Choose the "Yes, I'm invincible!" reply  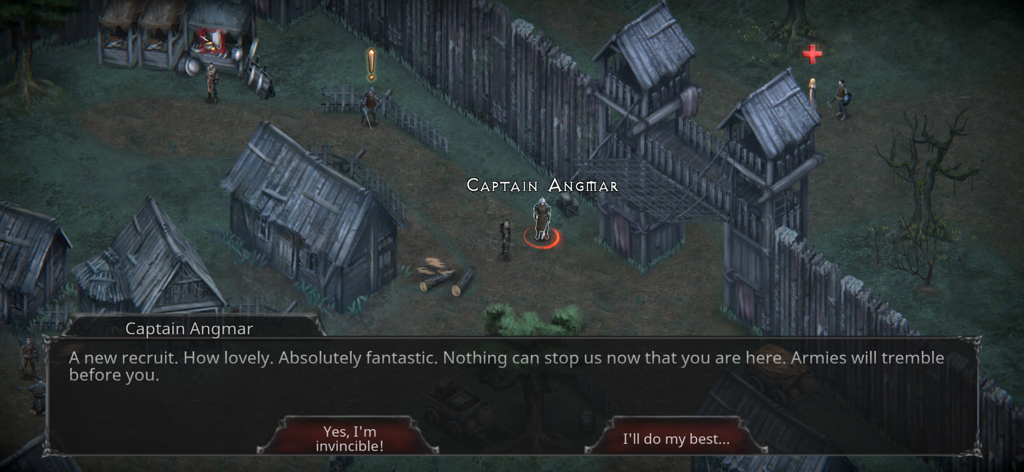click(x=347, y=438)
